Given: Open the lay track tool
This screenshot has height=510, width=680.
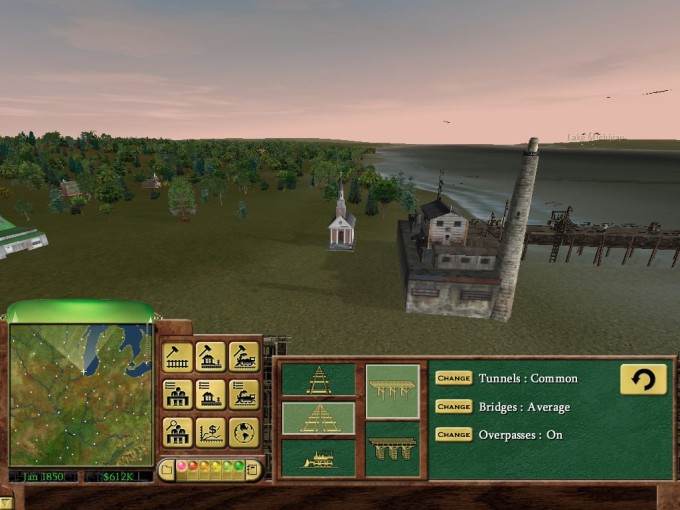Looking at the screenshot, I should [x=177, y=357].
